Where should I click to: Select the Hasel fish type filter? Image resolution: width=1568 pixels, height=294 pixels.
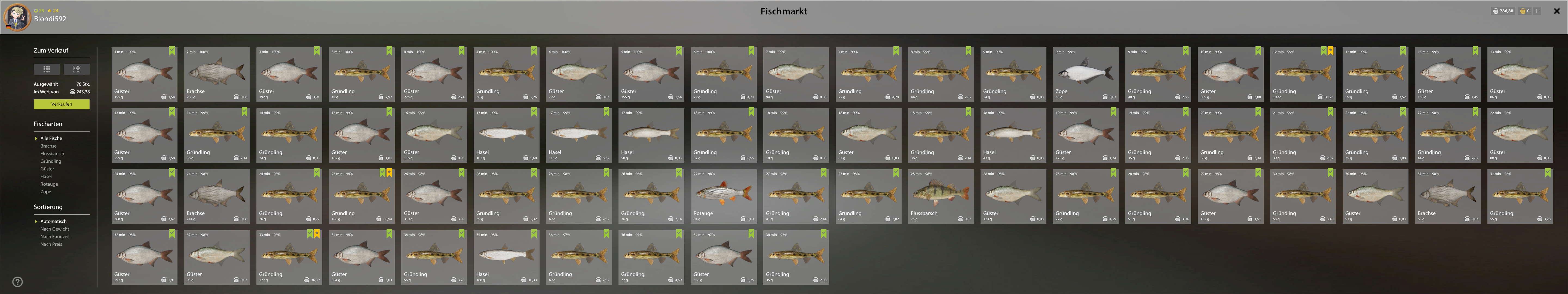point(46,176)
